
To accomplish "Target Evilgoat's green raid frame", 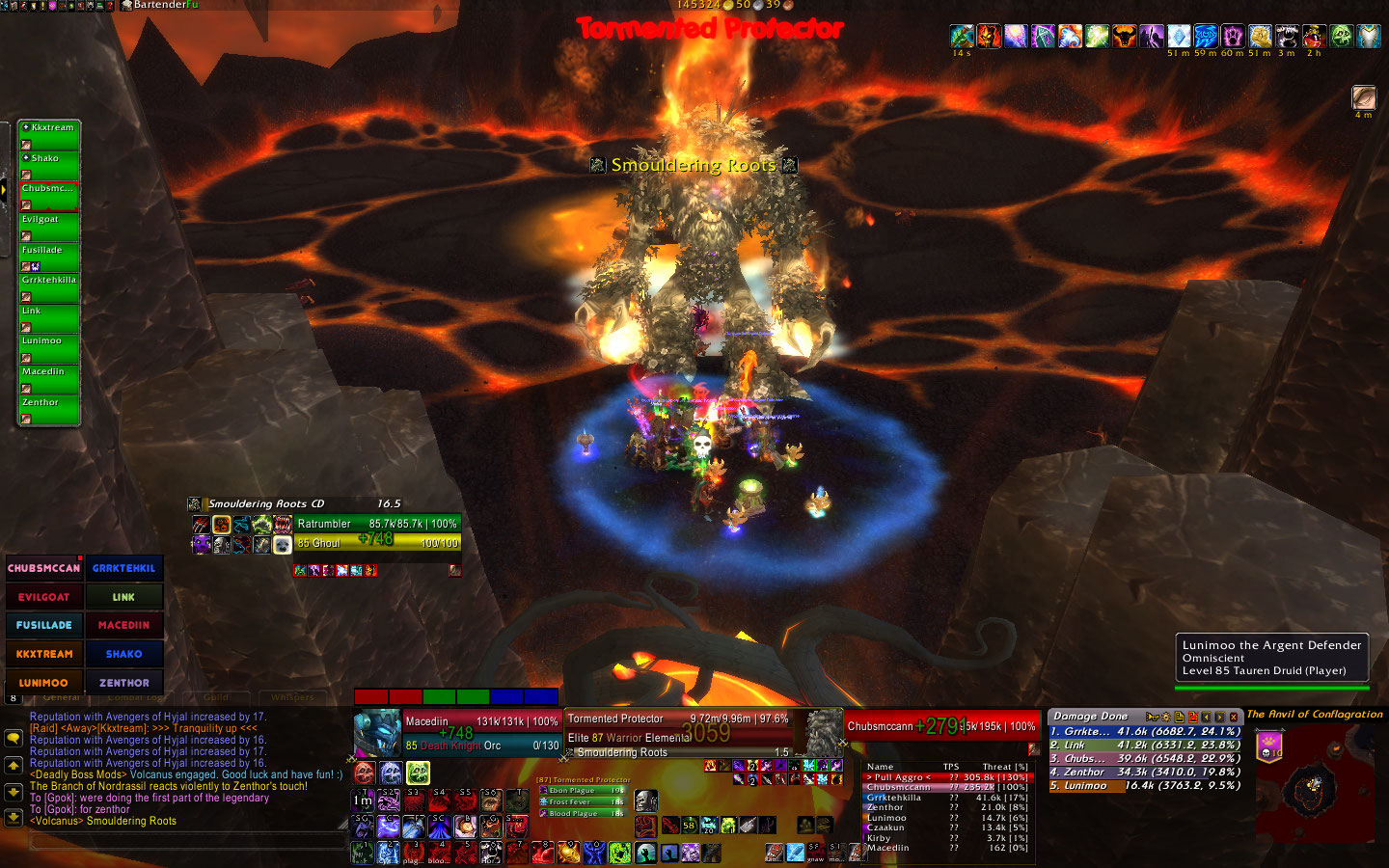I will (48, 227).
